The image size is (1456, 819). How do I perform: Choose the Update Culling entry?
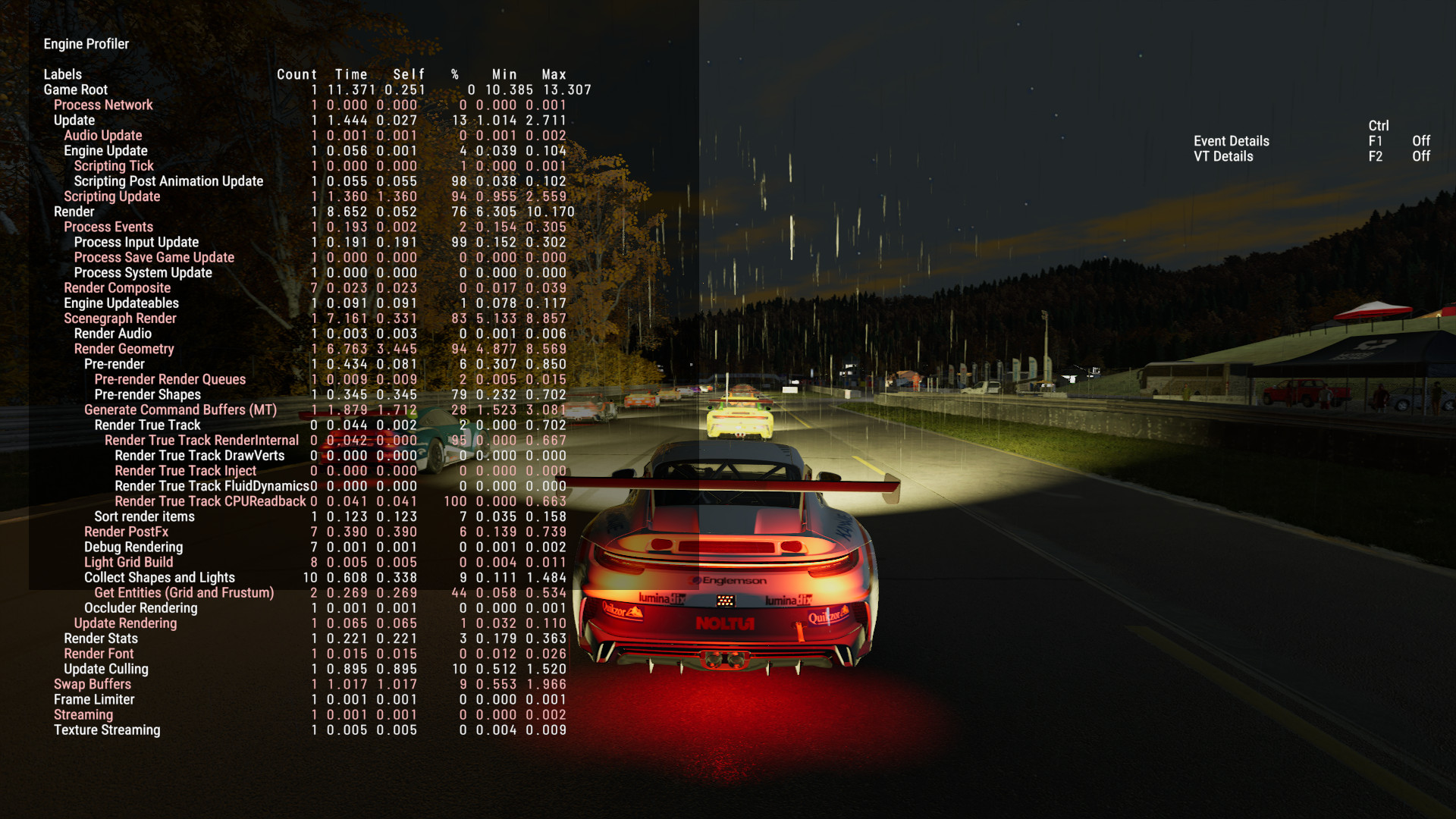click(106, 669)
